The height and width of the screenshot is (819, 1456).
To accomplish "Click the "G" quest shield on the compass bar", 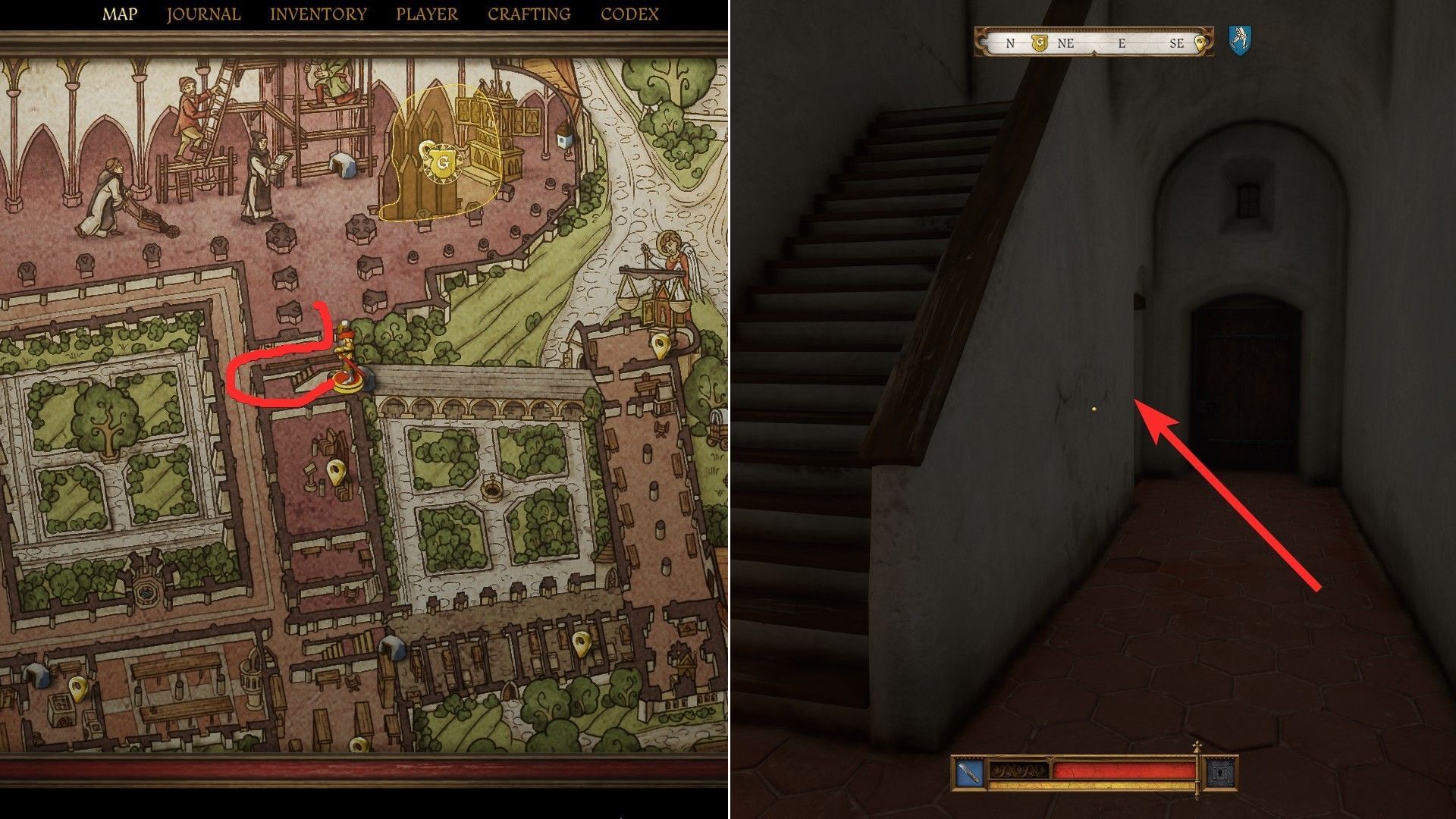I will (1040, 42).
